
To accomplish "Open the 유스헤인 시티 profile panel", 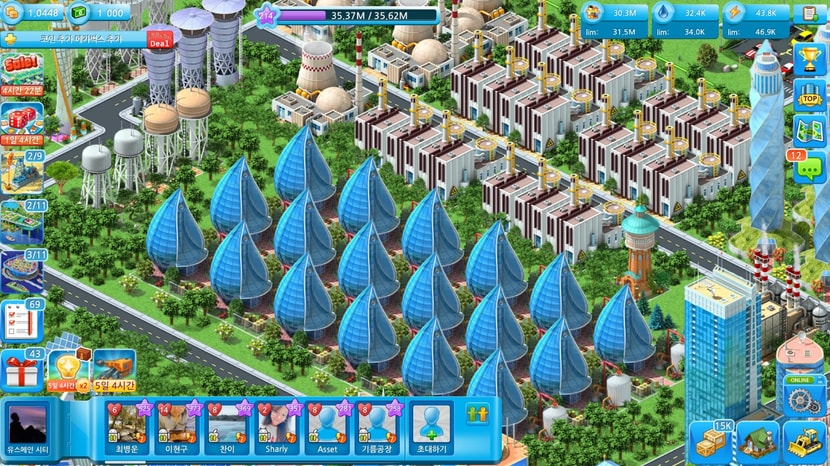I will tap(28, 427).
